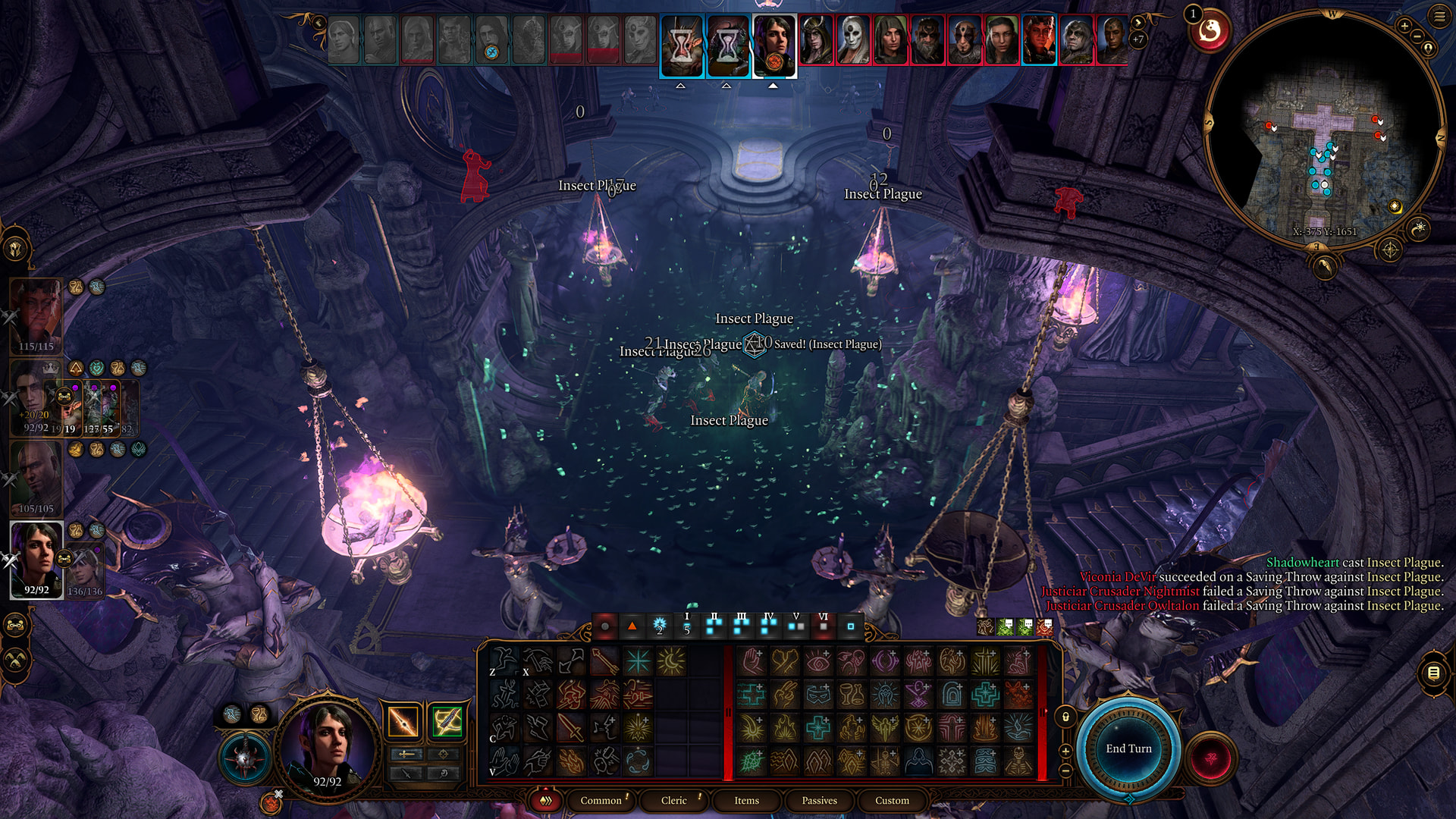Image resolution: width=1456 pixels, height=819 pixels.
Task: Select the 105/105 party member portrait
Action: point(36,474)
